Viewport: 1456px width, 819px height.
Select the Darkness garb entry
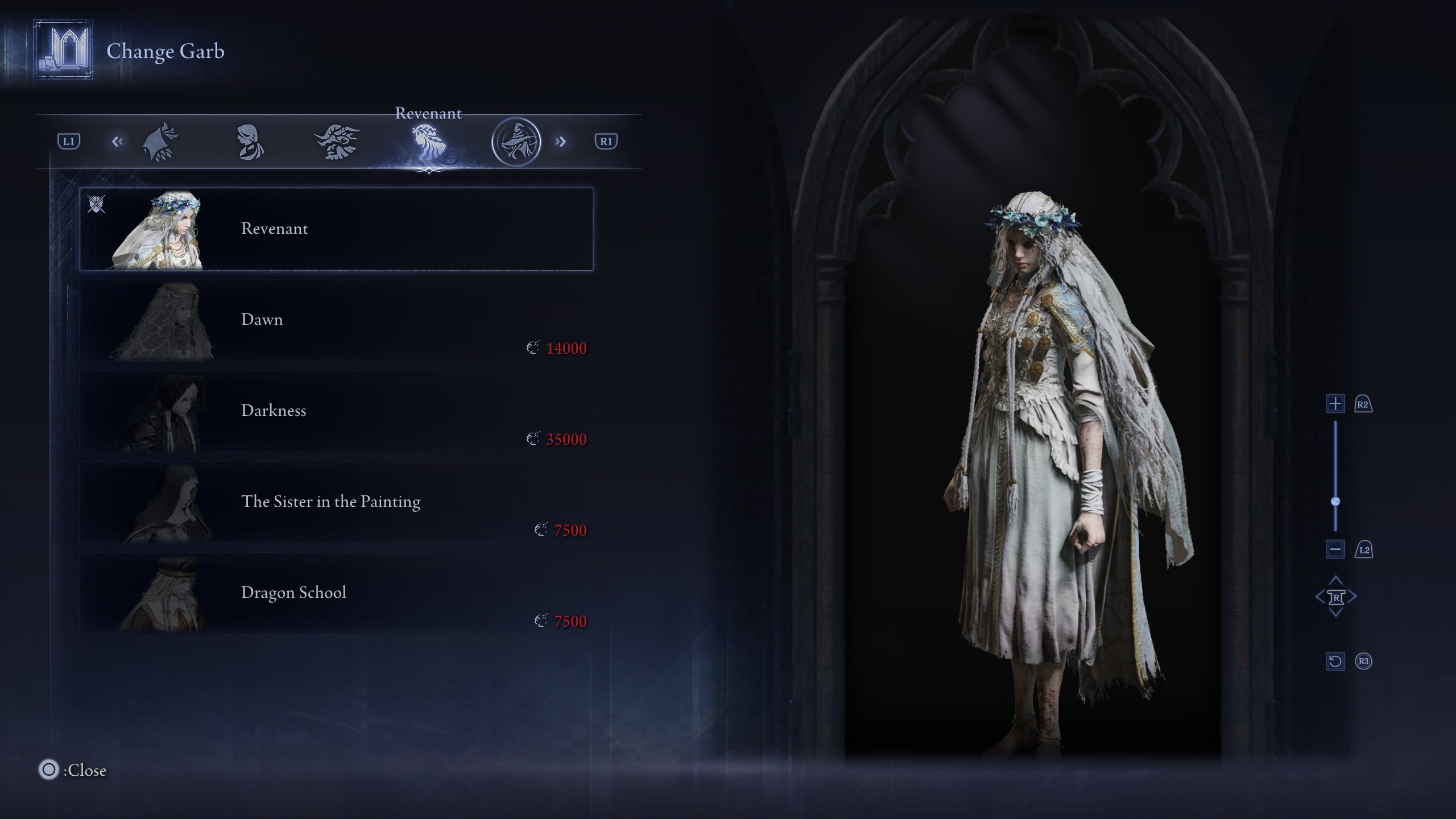pyautogui.click(x=336, y=411)
